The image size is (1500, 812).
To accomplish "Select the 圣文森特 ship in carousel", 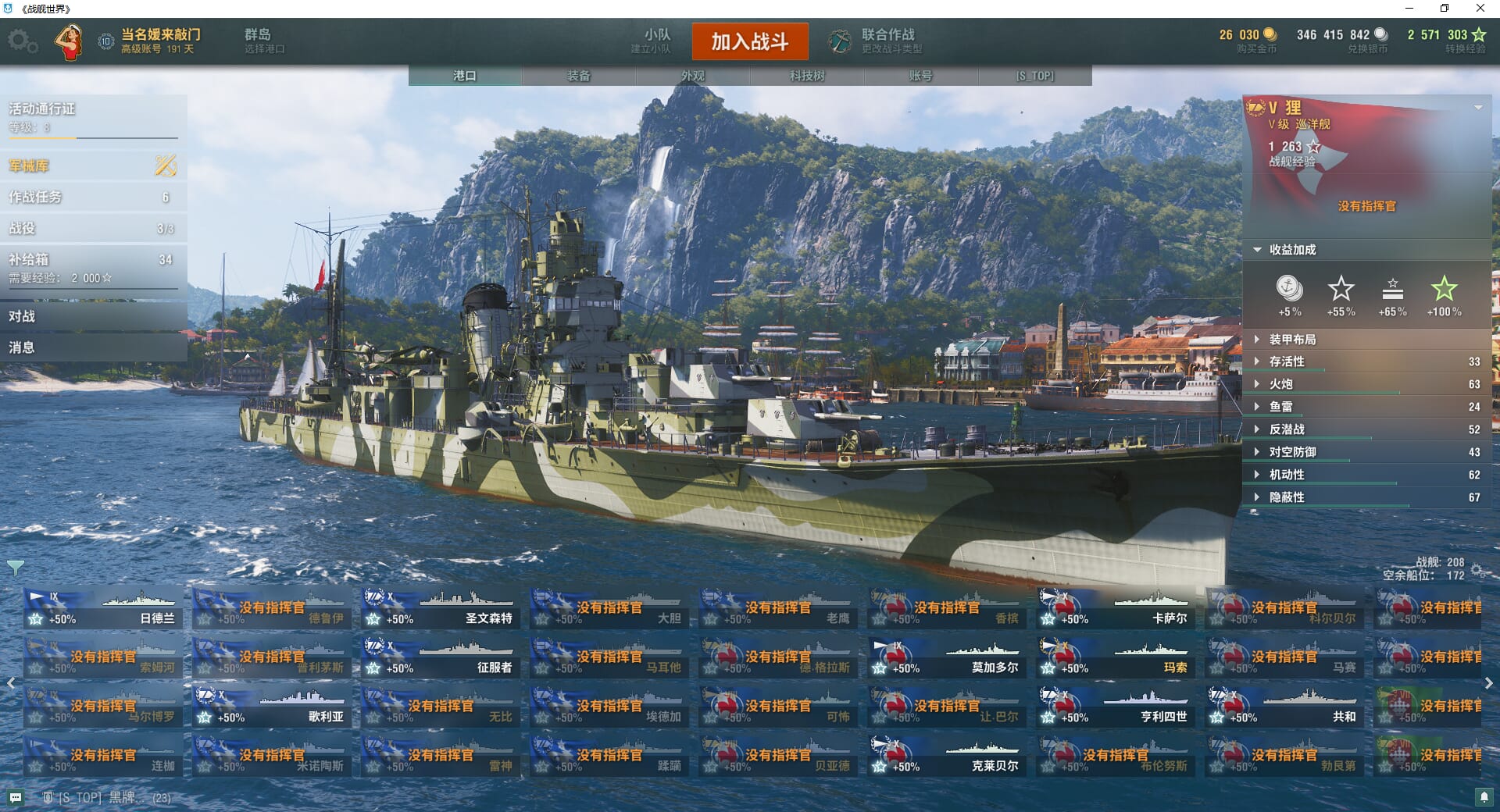I will coord(440,609).
